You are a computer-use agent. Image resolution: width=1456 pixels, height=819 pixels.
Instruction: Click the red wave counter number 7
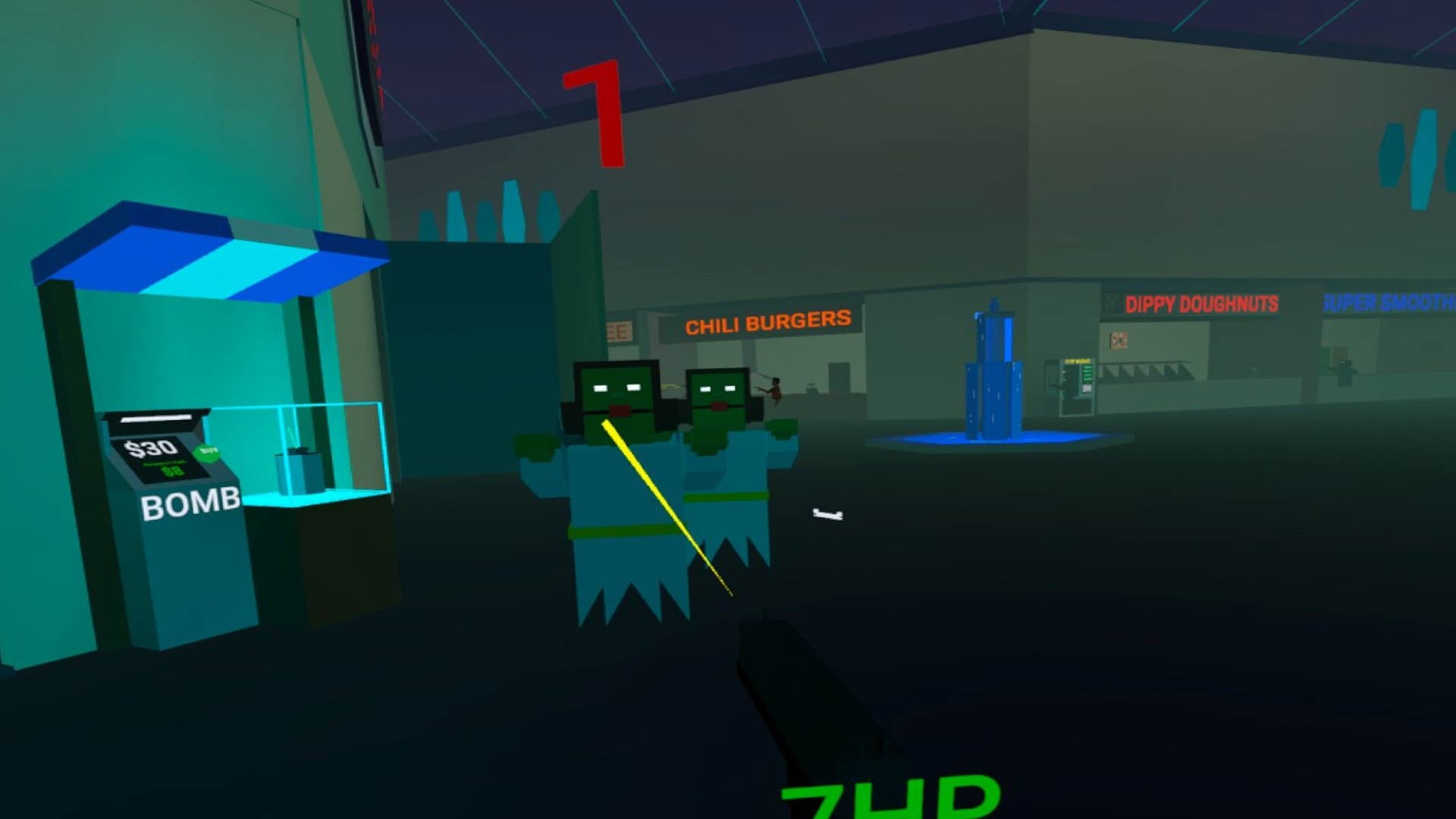point(594,114)
